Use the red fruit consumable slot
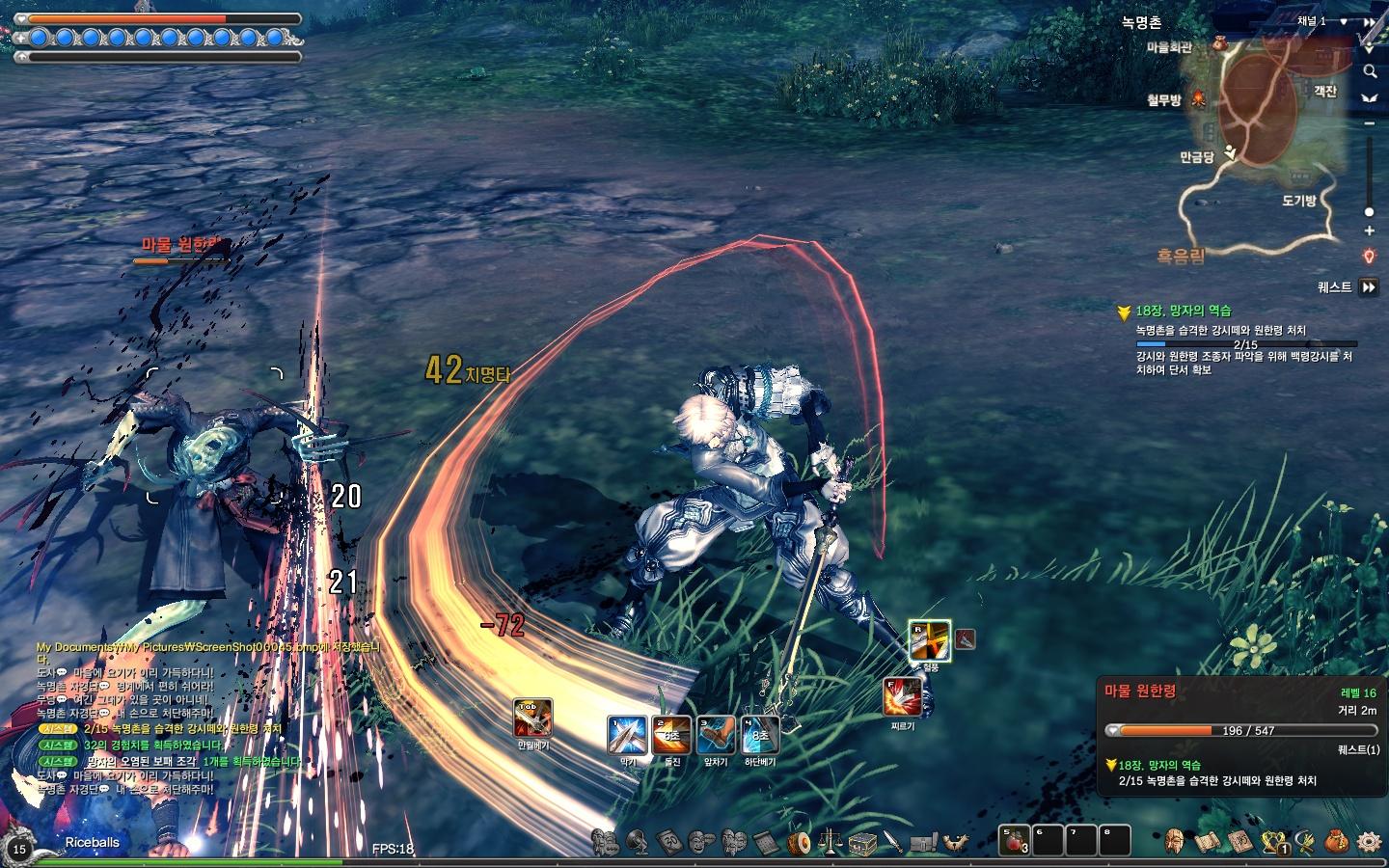Screen dimensions: 1389x868 (1013, 842)
